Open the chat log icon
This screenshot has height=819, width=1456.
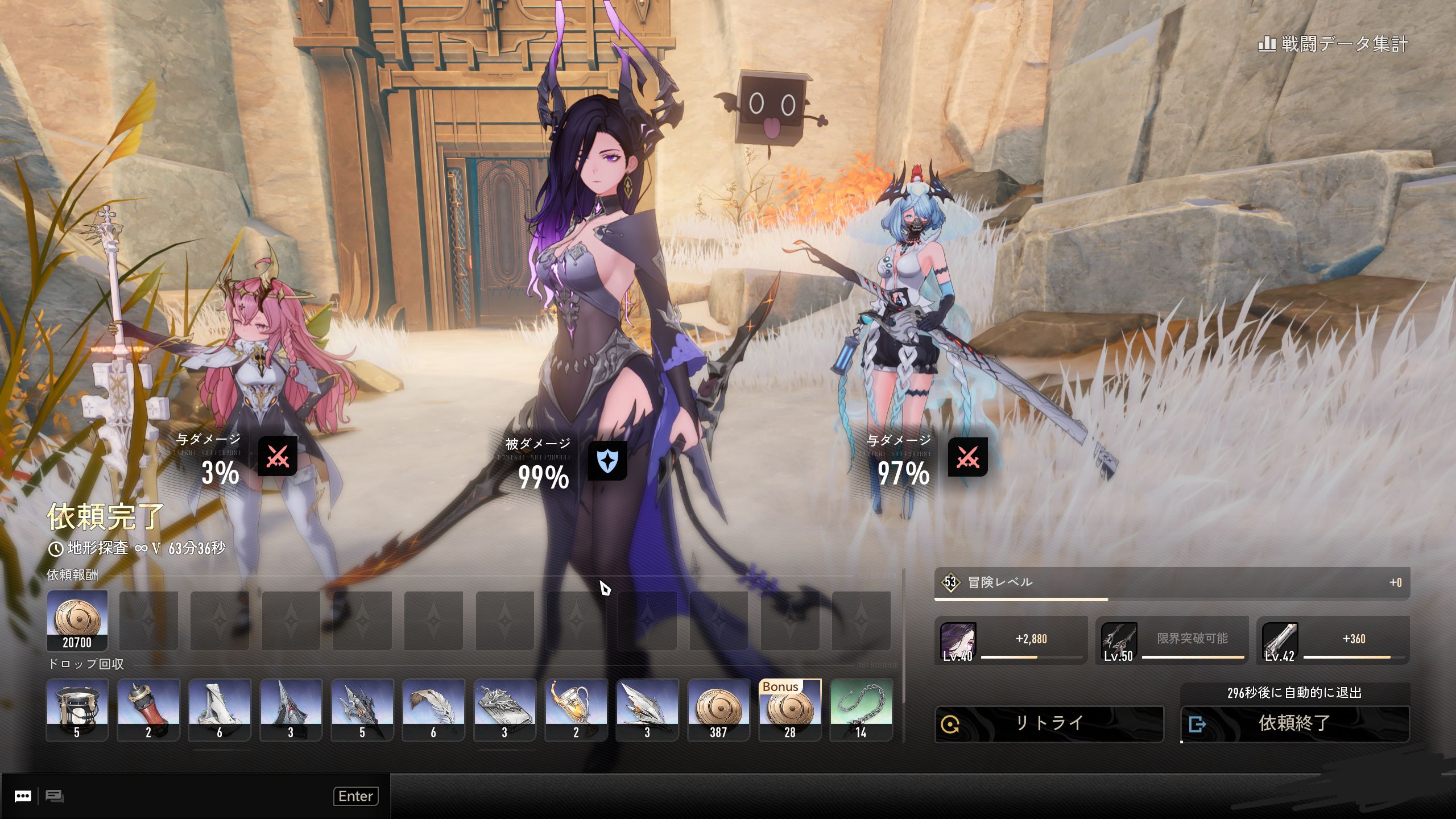(55, 796)
